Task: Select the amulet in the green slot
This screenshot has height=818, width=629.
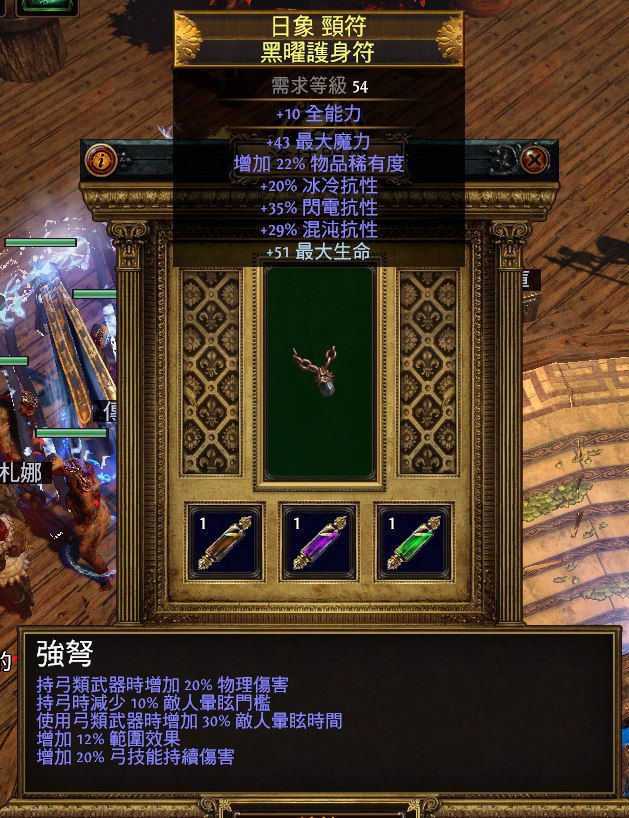Action: pos(318,372)
